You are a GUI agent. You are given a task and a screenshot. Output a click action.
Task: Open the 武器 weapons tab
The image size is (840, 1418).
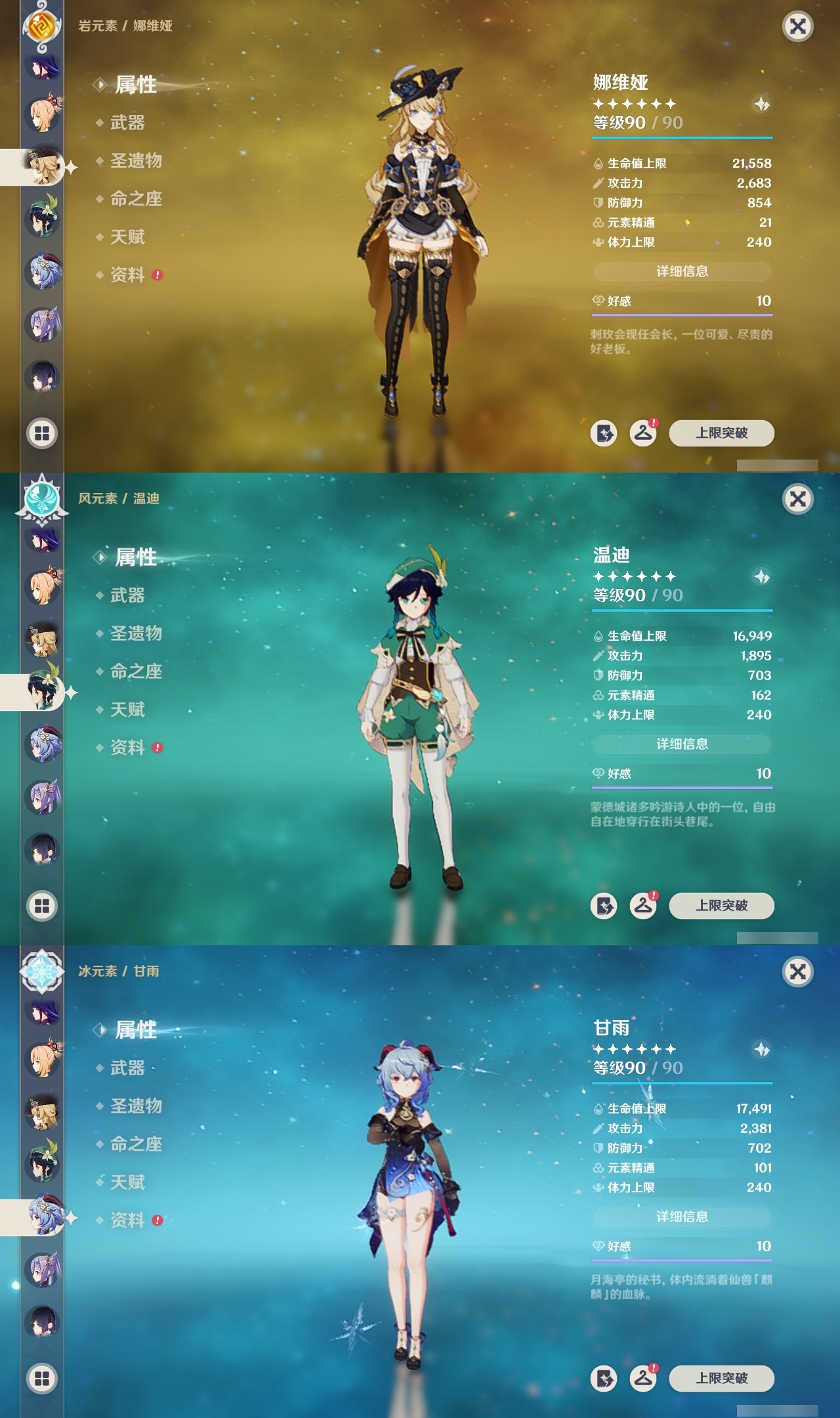coord(129,123)
